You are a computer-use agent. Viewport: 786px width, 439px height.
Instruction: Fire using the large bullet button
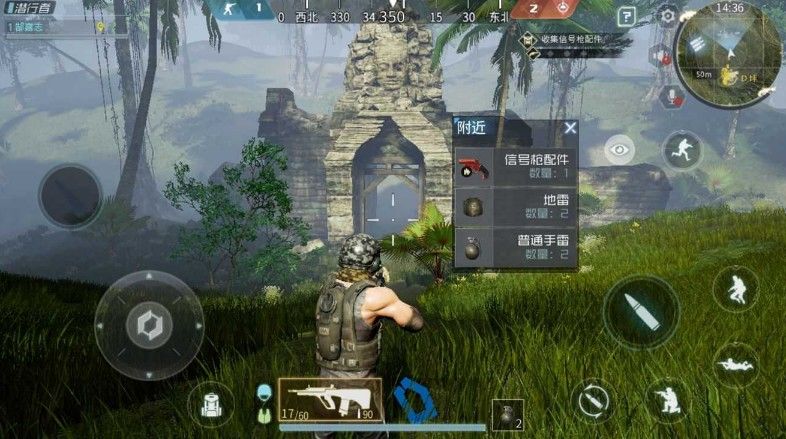[641, 311]
